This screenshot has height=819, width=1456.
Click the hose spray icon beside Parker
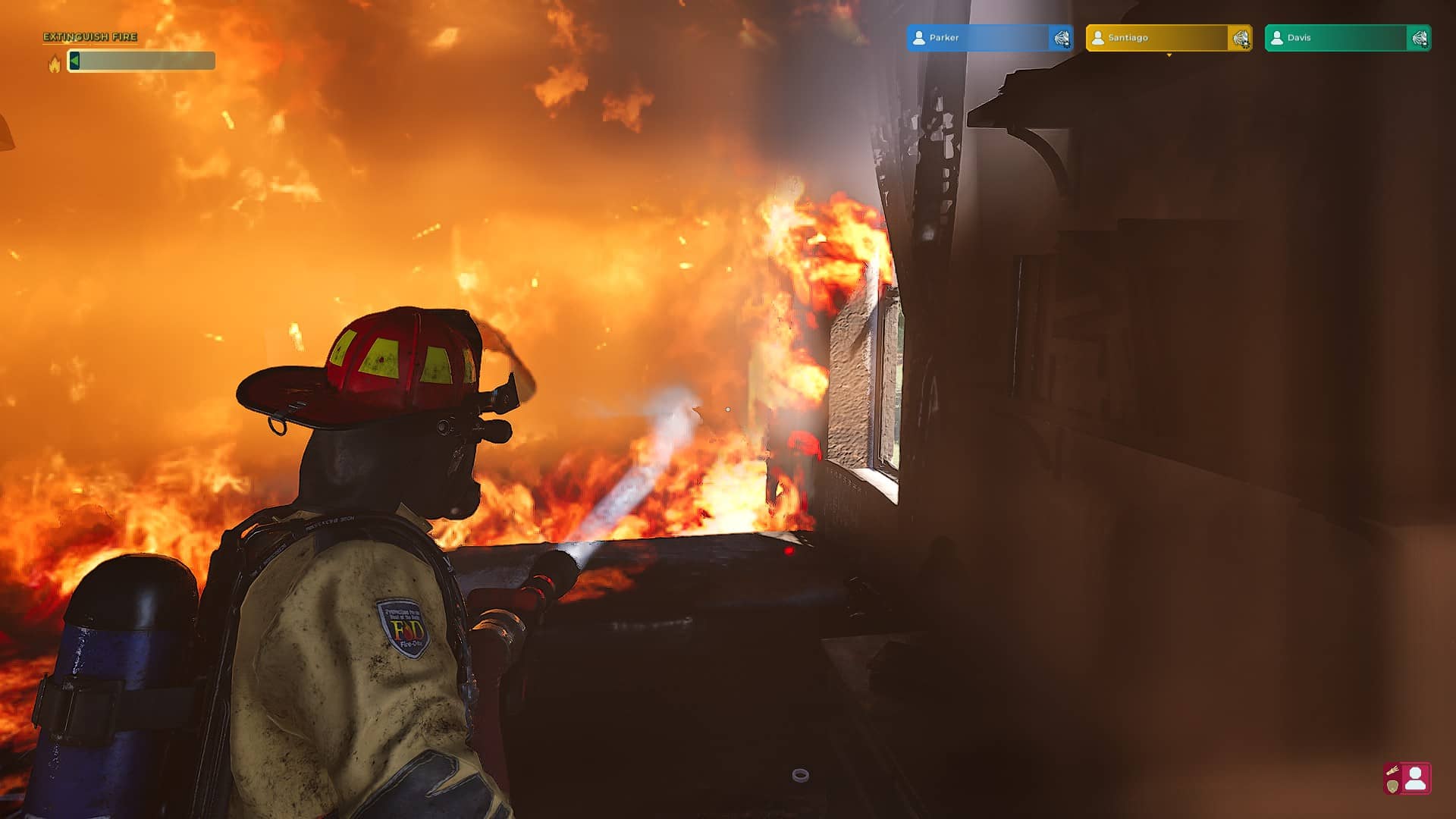tap(1061, 38)
